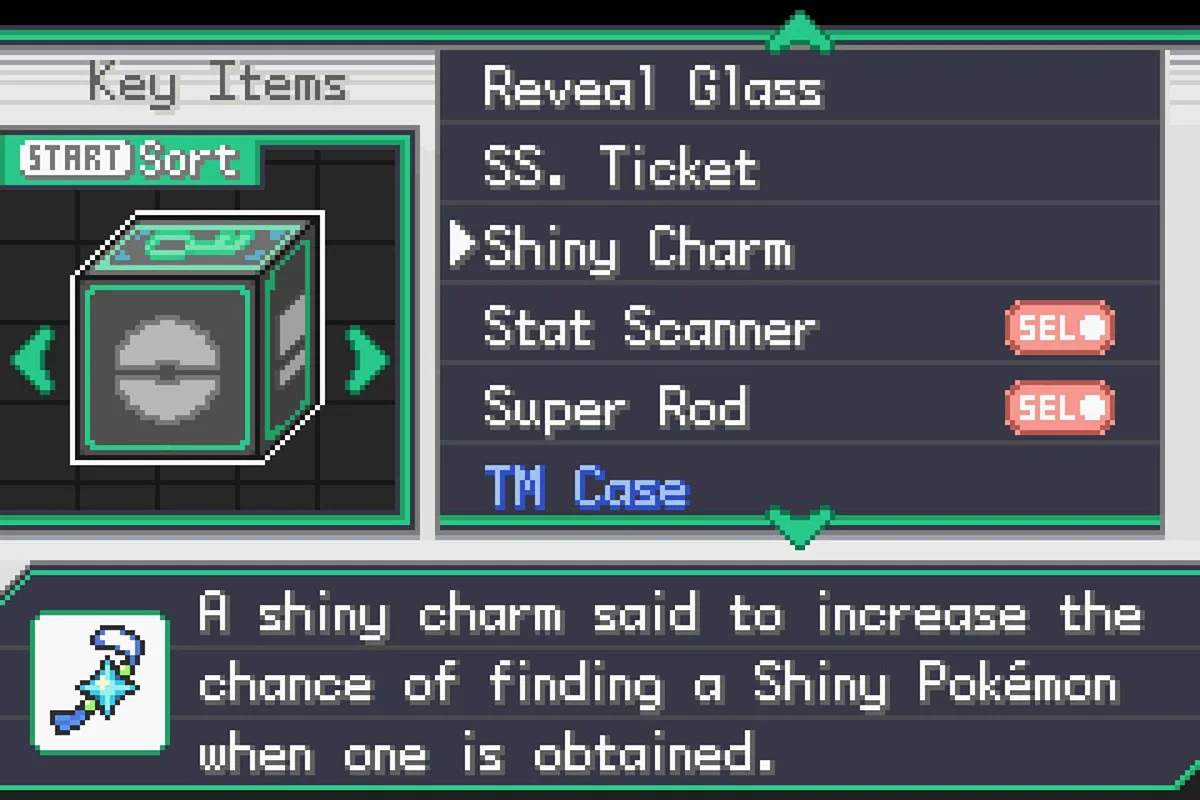This screenshot has width=1200, height=800.
Task: Choose the SS. Ticket entry
Action: point(620,168)
